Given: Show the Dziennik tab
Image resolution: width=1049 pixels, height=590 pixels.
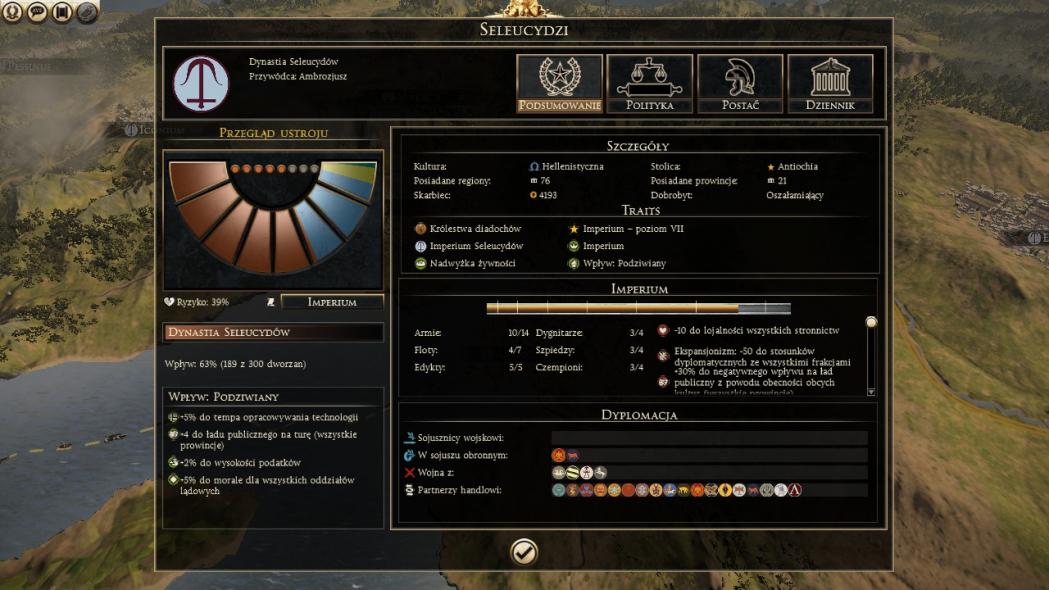Looking at the screenshot, I should (830, 83).
